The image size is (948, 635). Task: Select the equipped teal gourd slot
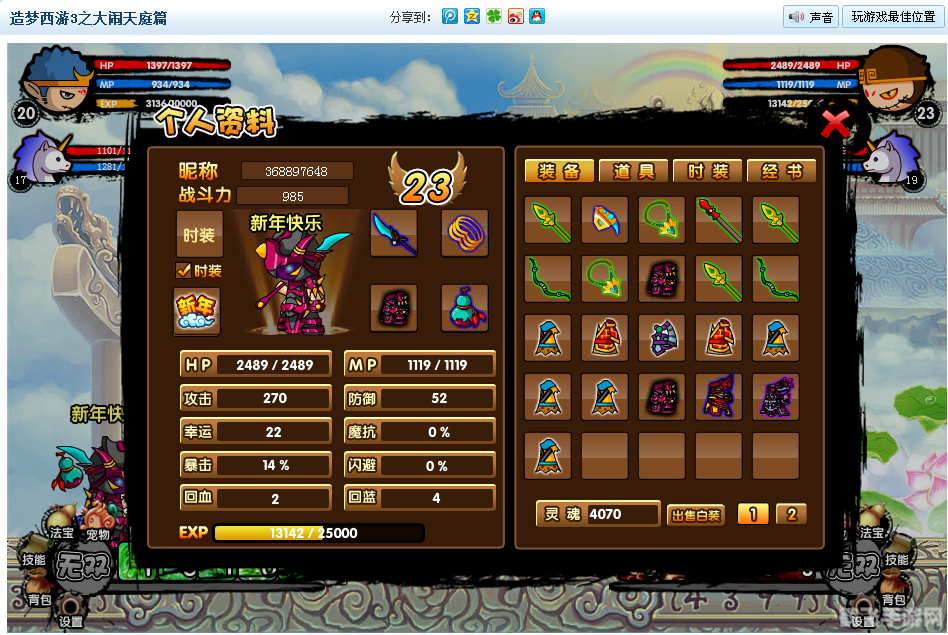coord(465,308)
